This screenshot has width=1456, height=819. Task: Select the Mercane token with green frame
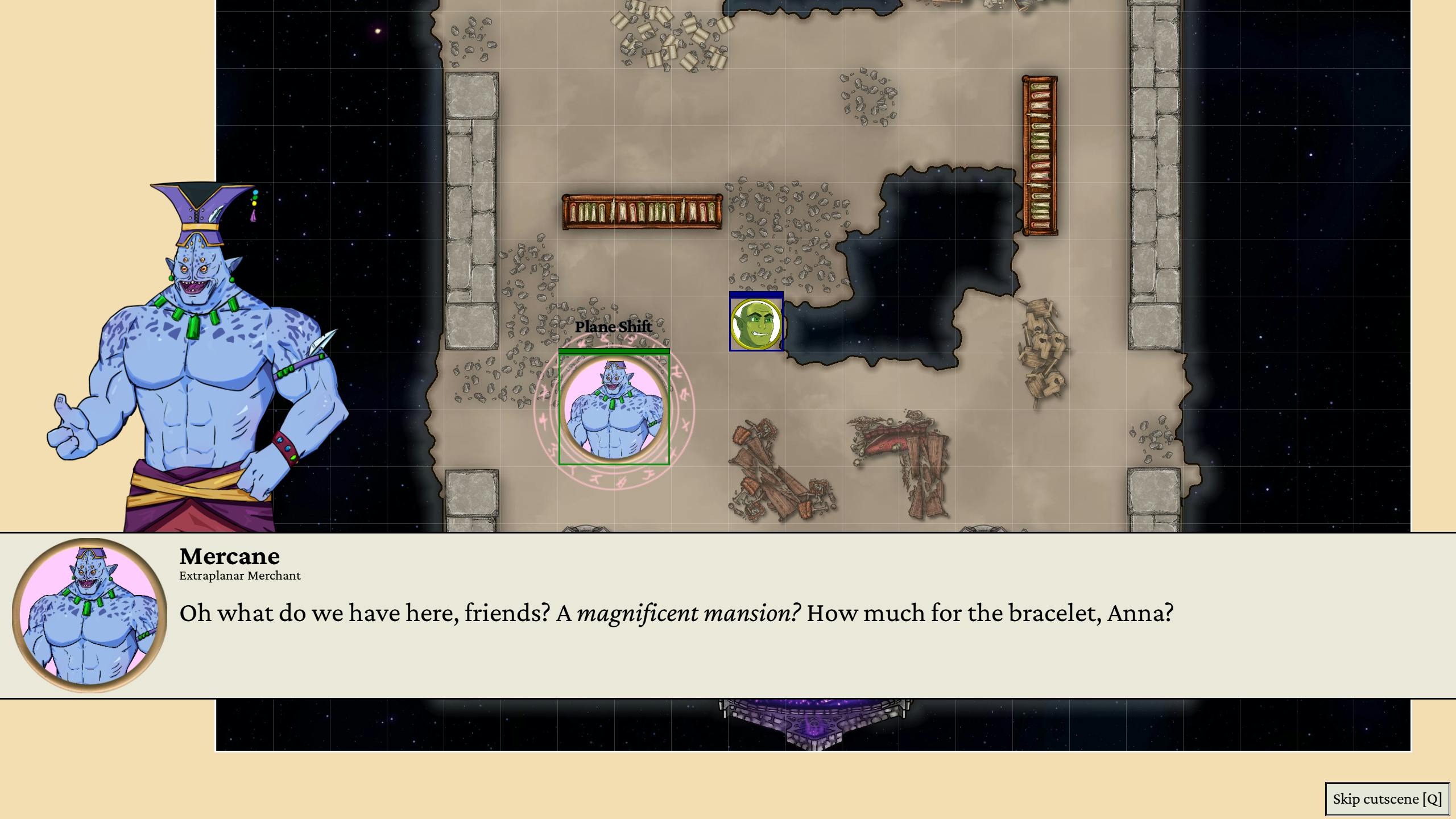pos(614,409)
